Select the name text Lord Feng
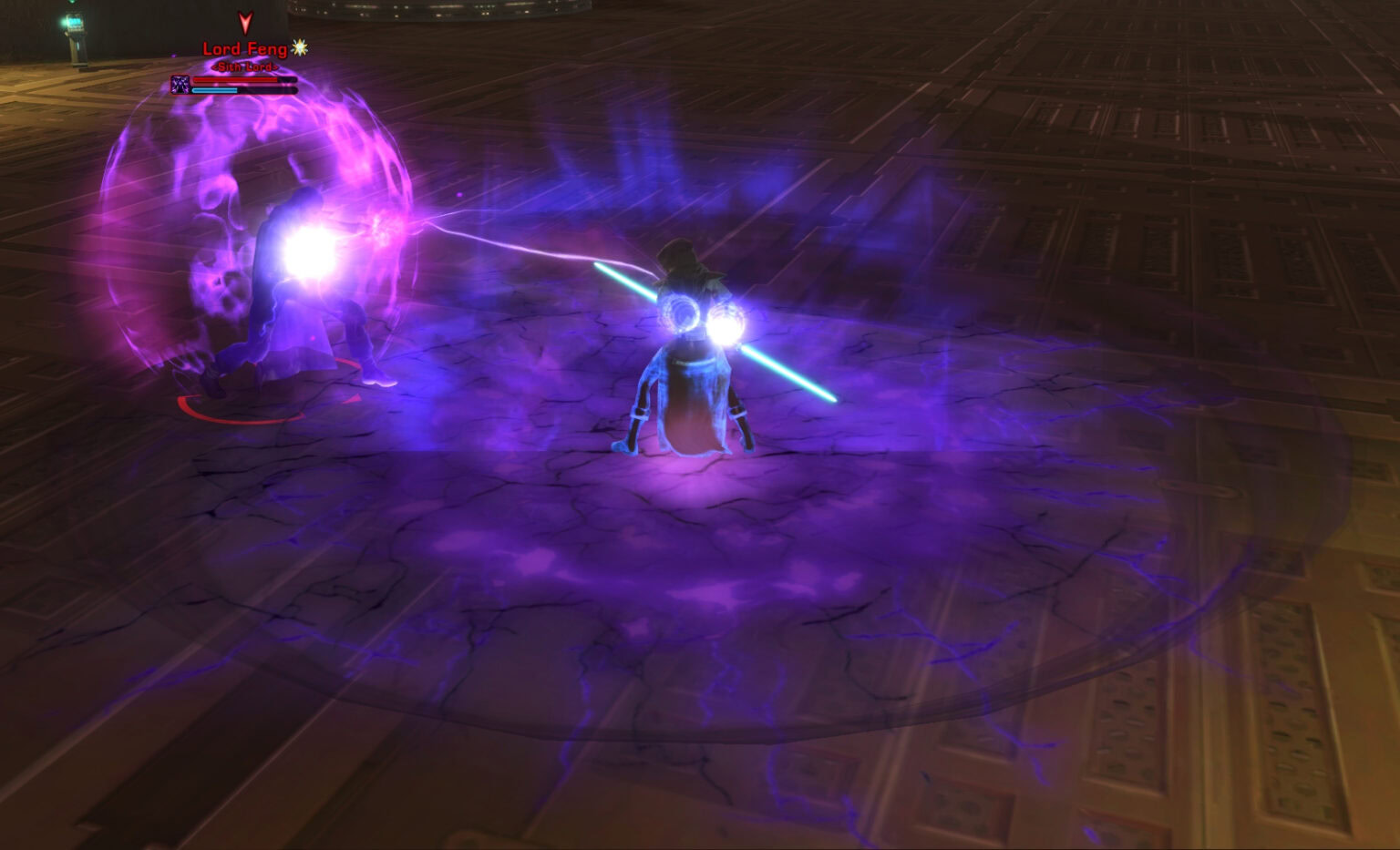This screenshot has height=850, width=1400. click(x=244, y=48)
